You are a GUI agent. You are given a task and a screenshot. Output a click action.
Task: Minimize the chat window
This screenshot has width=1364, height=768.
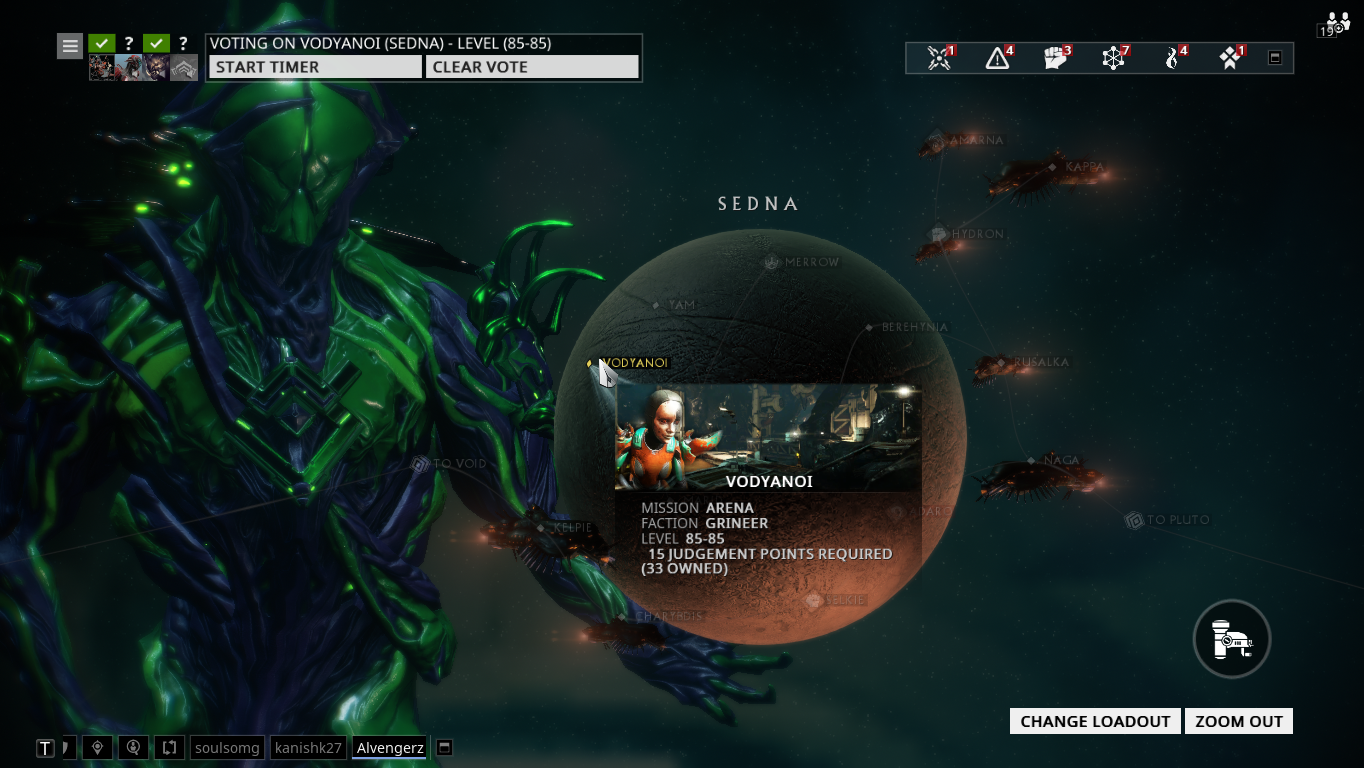445,747
